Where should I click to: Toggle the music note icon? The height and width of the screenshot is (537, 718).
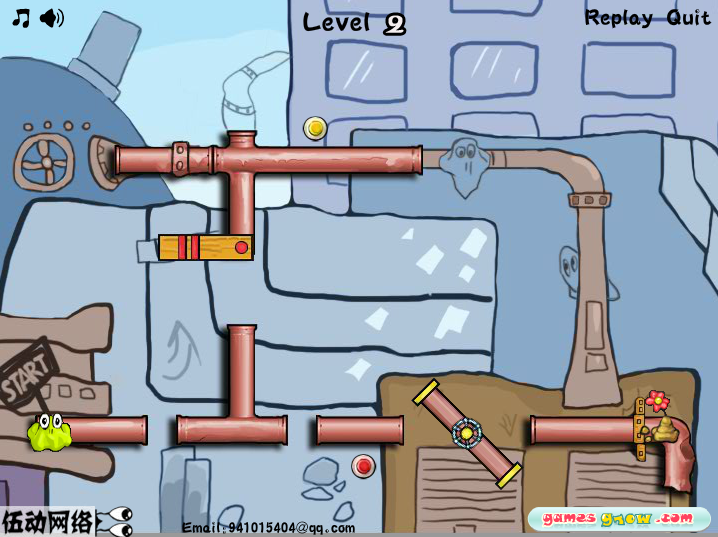coord(20,18)
